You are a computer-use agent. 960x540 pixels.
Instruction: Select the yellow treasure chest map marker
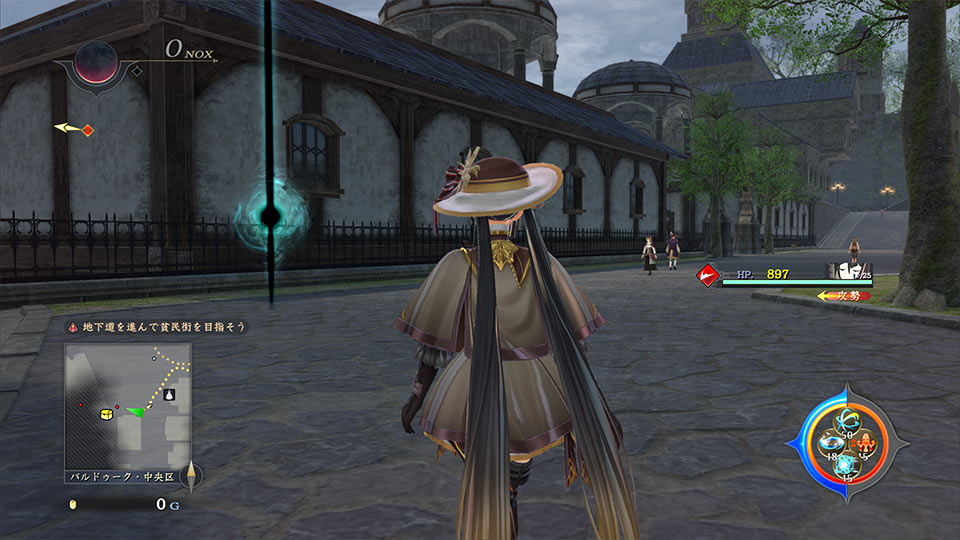(x=106, y=413)
